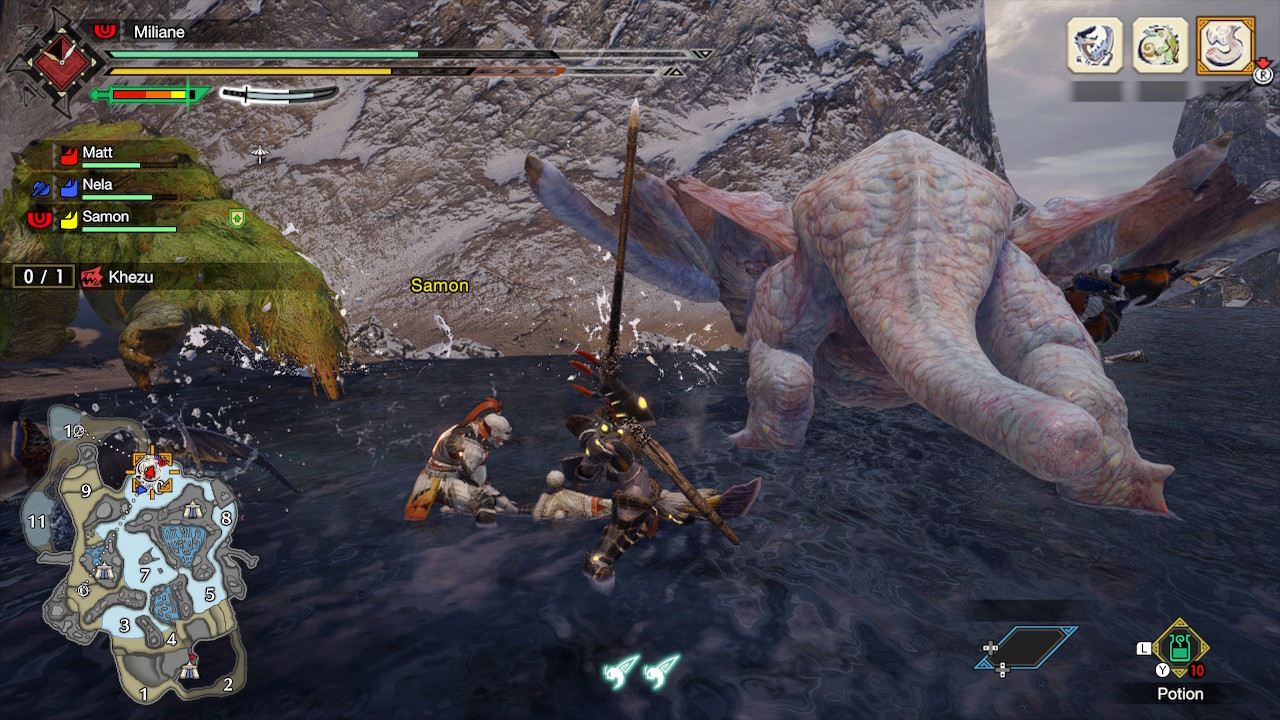The height and width of the screenshot is (720, 1280).
Task: Open the blue action bar panel
Action: click(x=1026, y=648)
